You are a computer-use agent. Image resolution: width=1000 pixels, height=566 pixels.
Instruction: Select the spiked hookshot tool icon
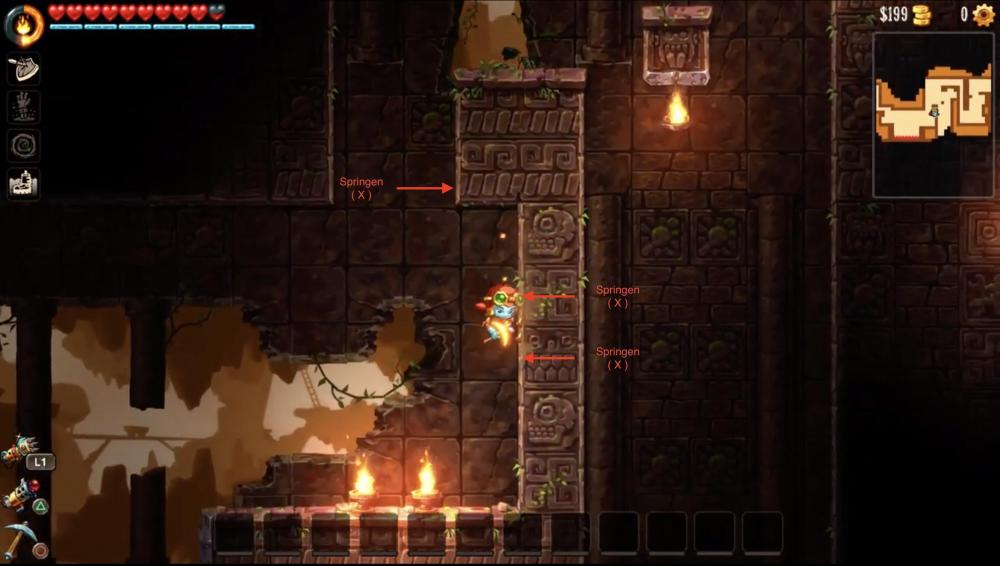coord(17,450)
